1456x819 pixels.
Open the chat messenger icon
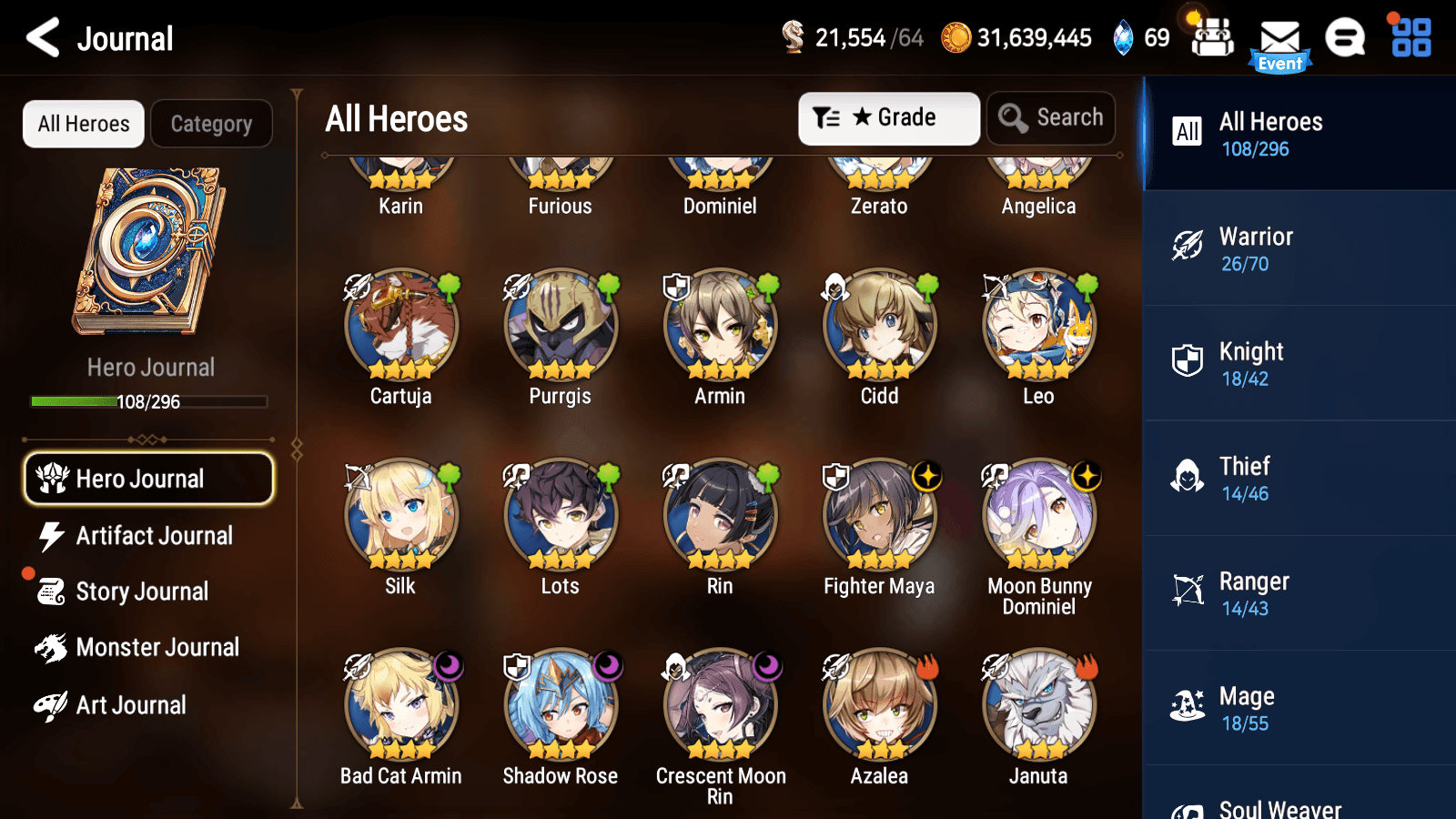[x=1344, y=38]
